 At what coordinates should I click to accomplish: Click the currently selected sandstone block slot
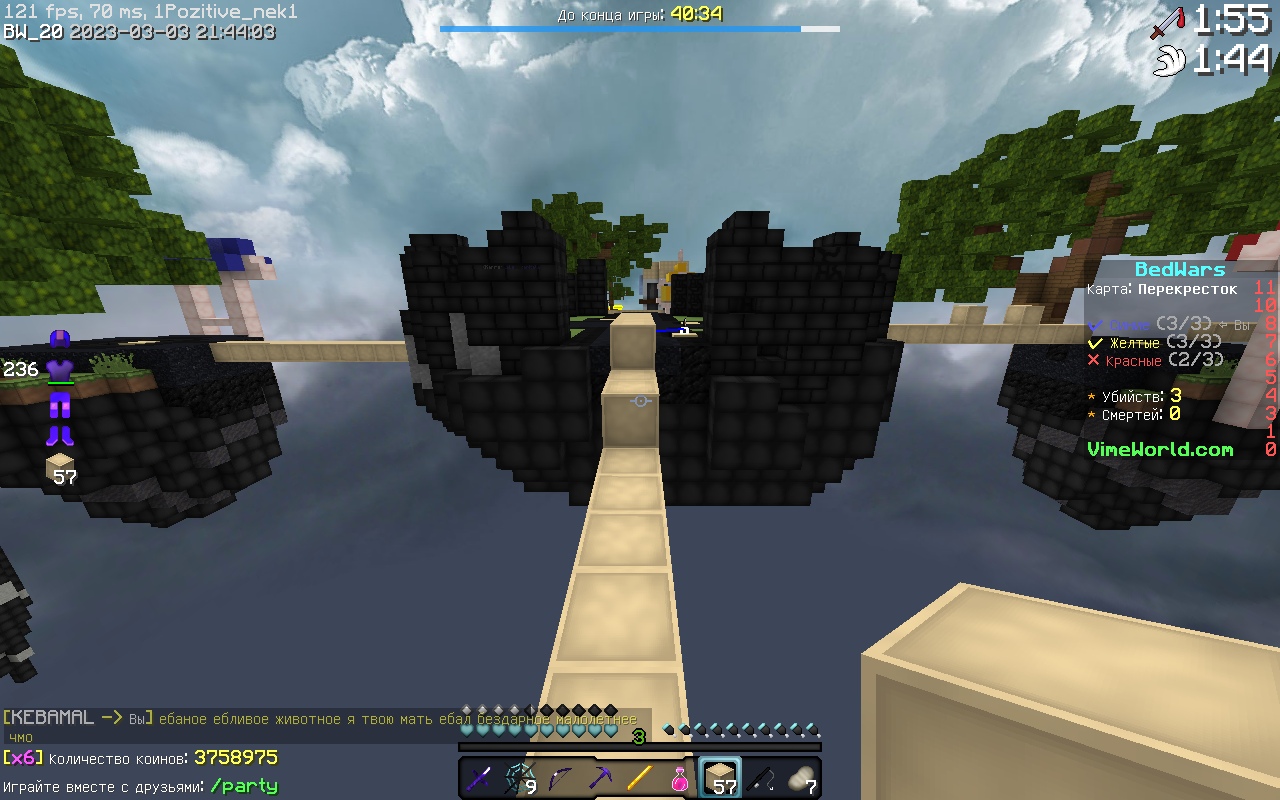coord(722,778)
